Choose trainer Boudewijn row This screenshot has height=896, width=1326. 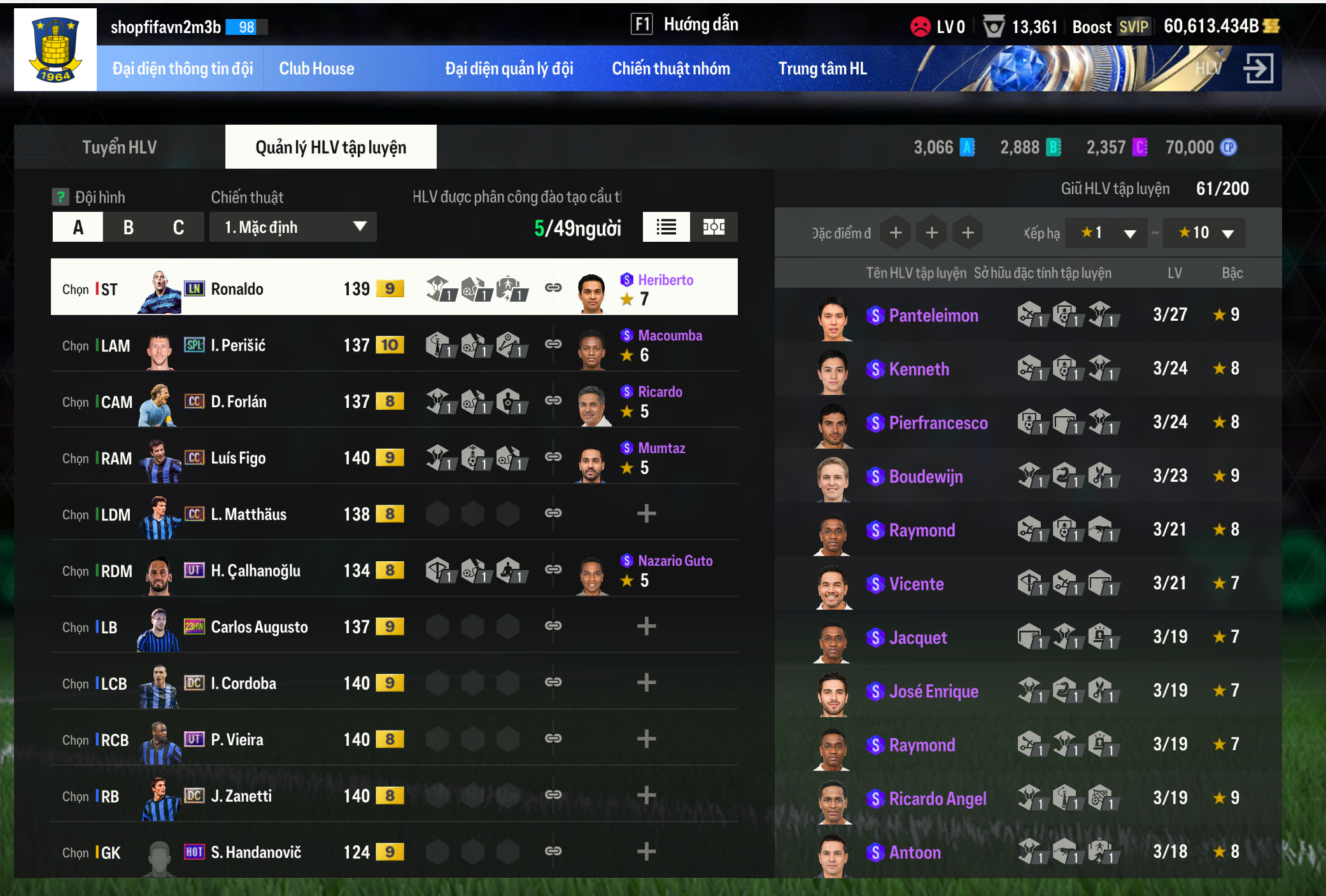point(926,477)
